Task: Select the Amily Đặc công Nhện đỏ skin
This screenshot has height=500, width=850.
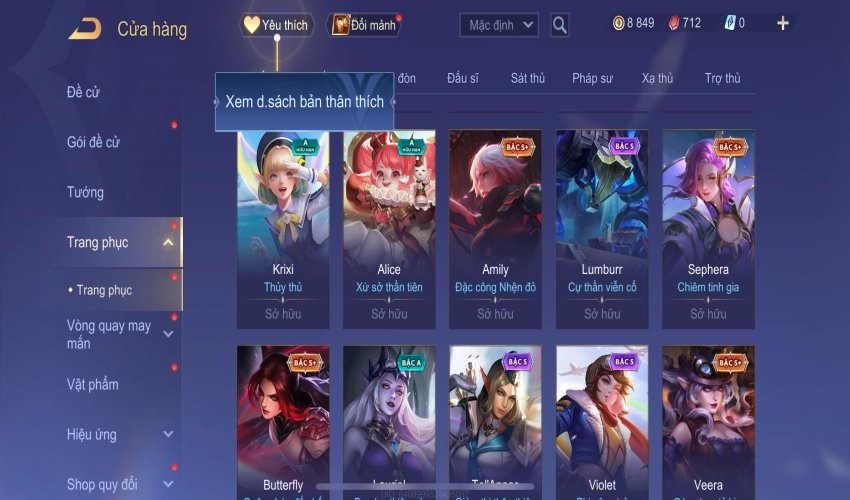Action: (495, 228)
